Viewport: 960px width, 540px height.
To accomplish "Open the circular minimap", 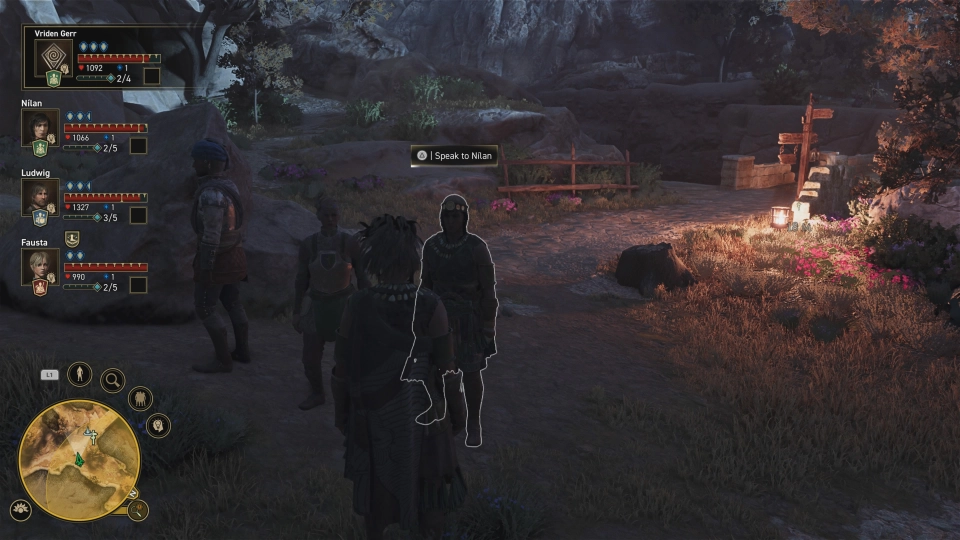I will 79,459.
